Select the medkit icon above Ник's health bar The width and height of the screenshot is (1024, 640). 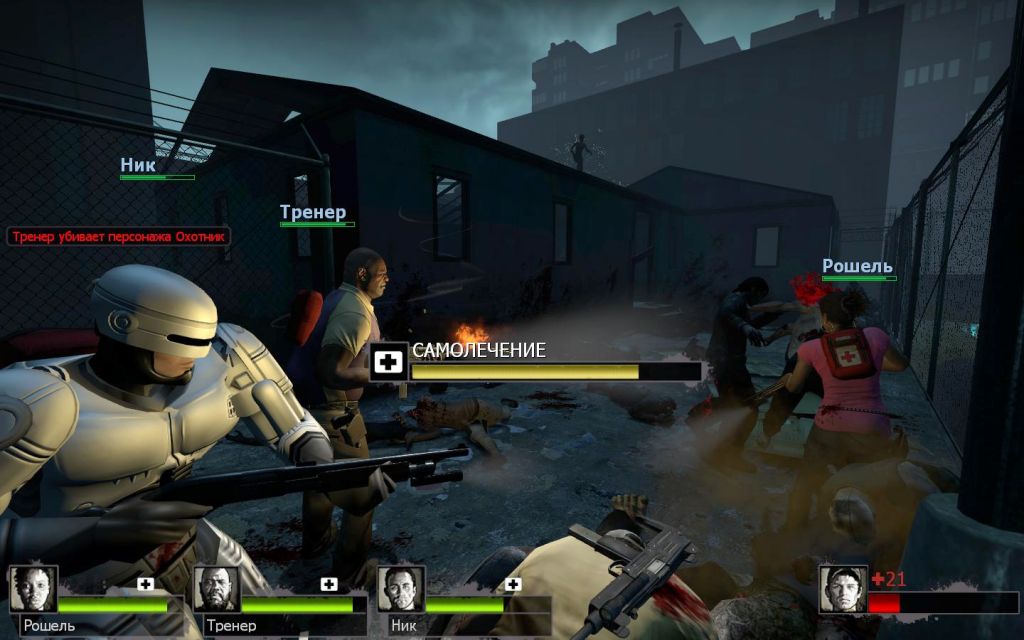(x=513, y=584)
